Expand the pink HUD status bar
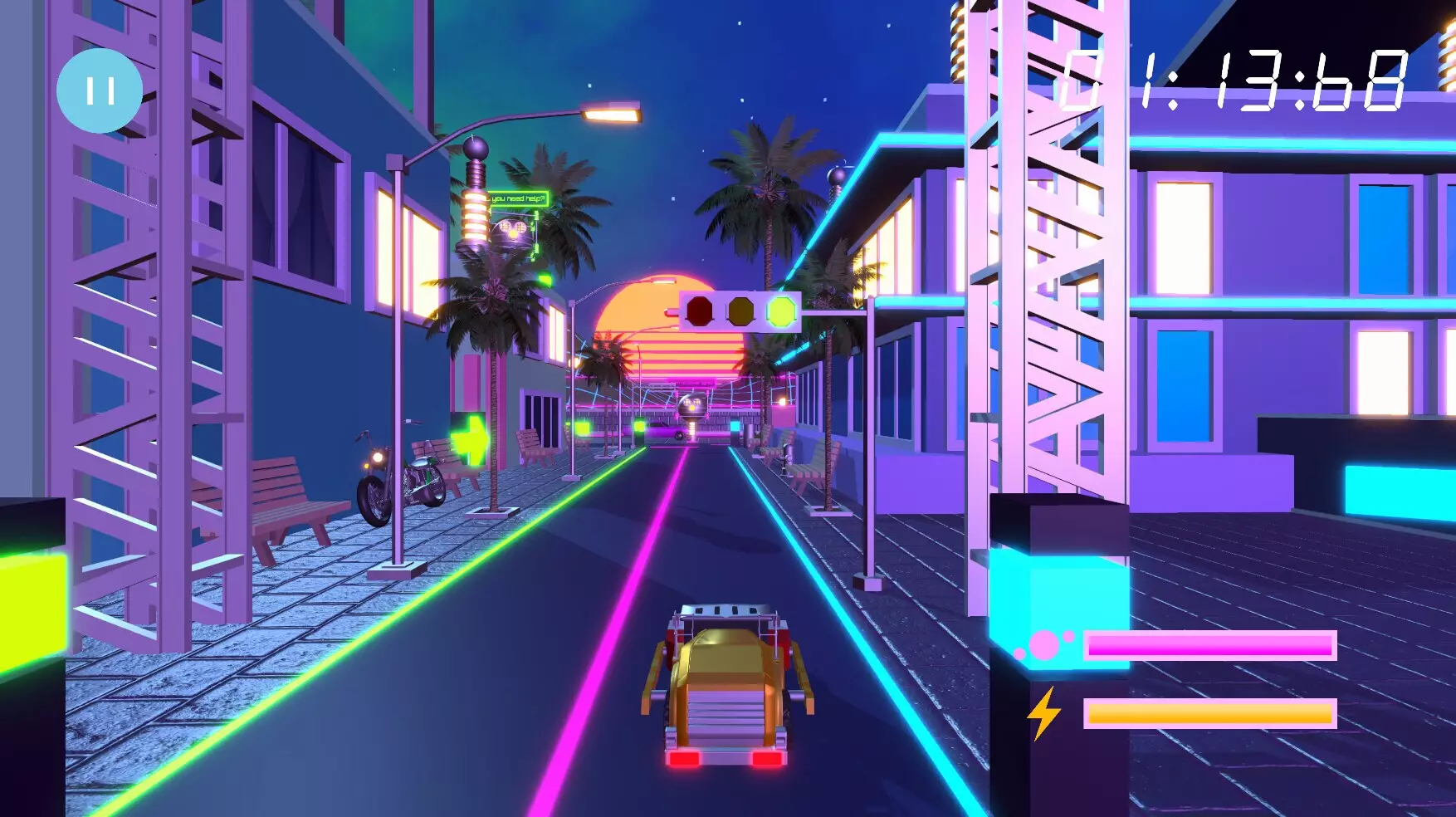 click(1212, 643)
